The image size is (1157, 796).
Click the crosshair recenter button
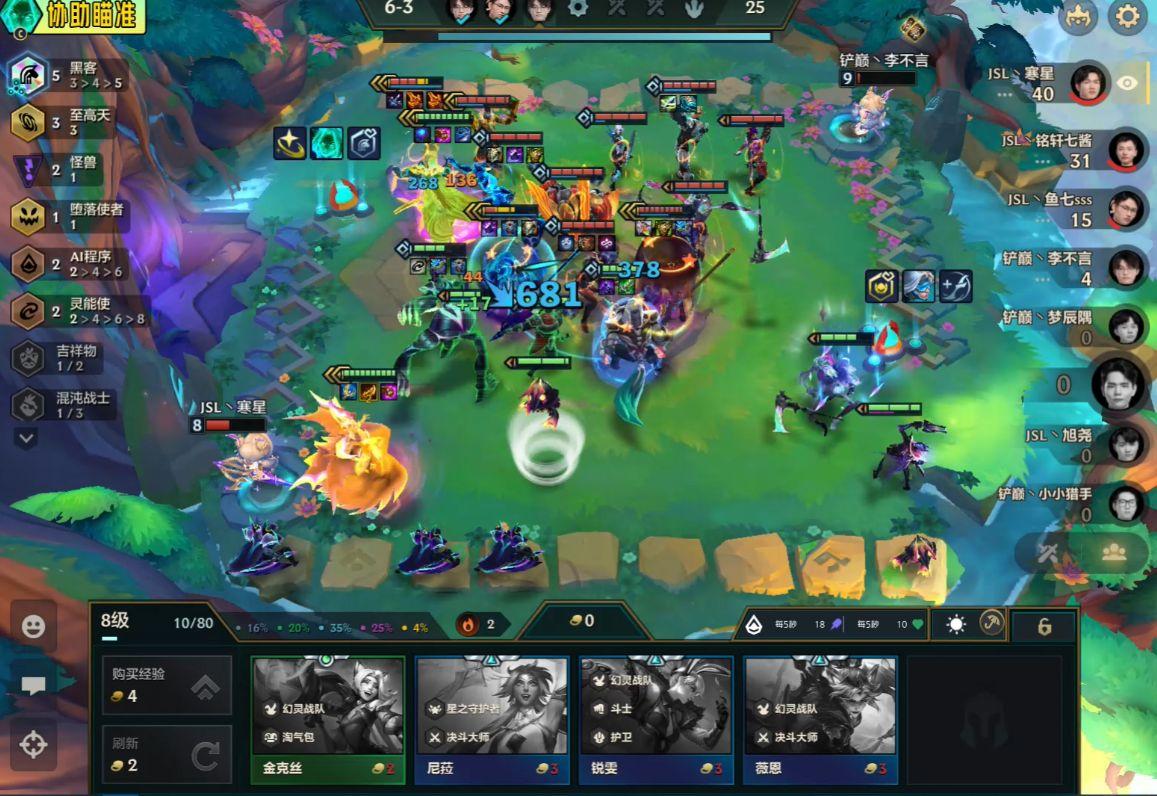(x=34, y=745)
